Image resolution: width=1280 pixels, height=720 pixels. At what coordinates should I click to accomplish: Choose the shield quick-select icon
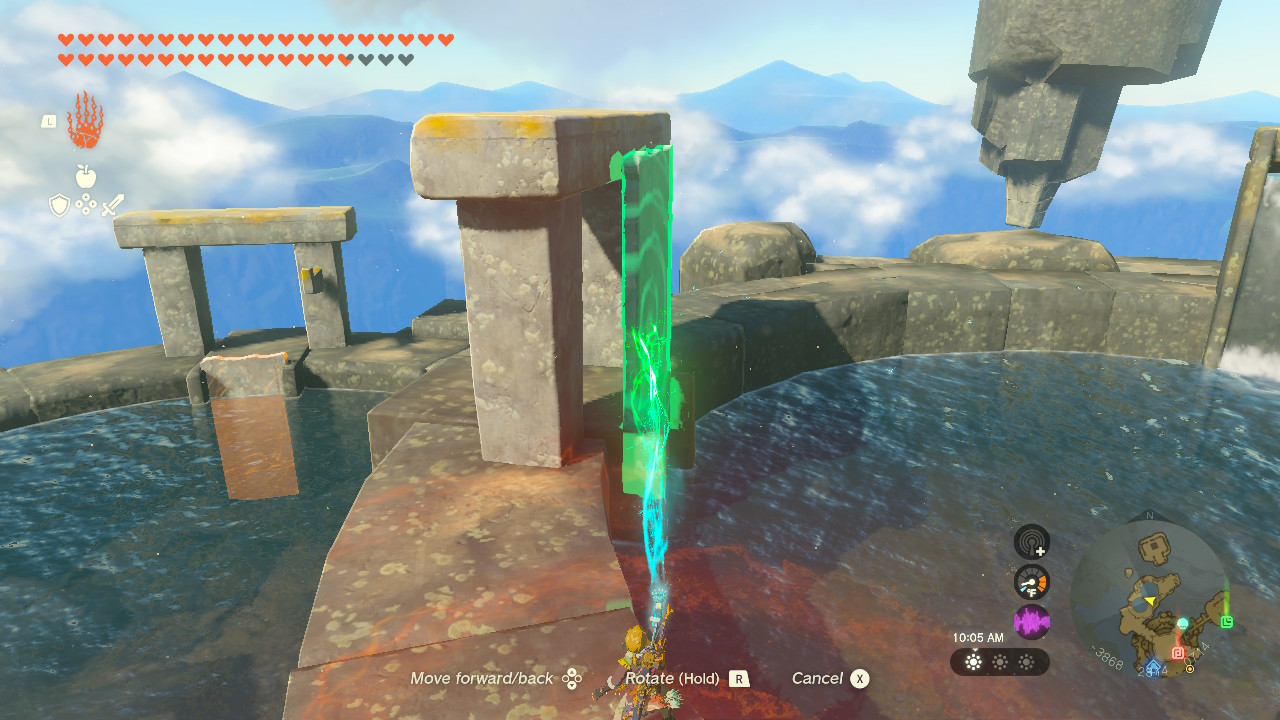click(x=59, y=205)
